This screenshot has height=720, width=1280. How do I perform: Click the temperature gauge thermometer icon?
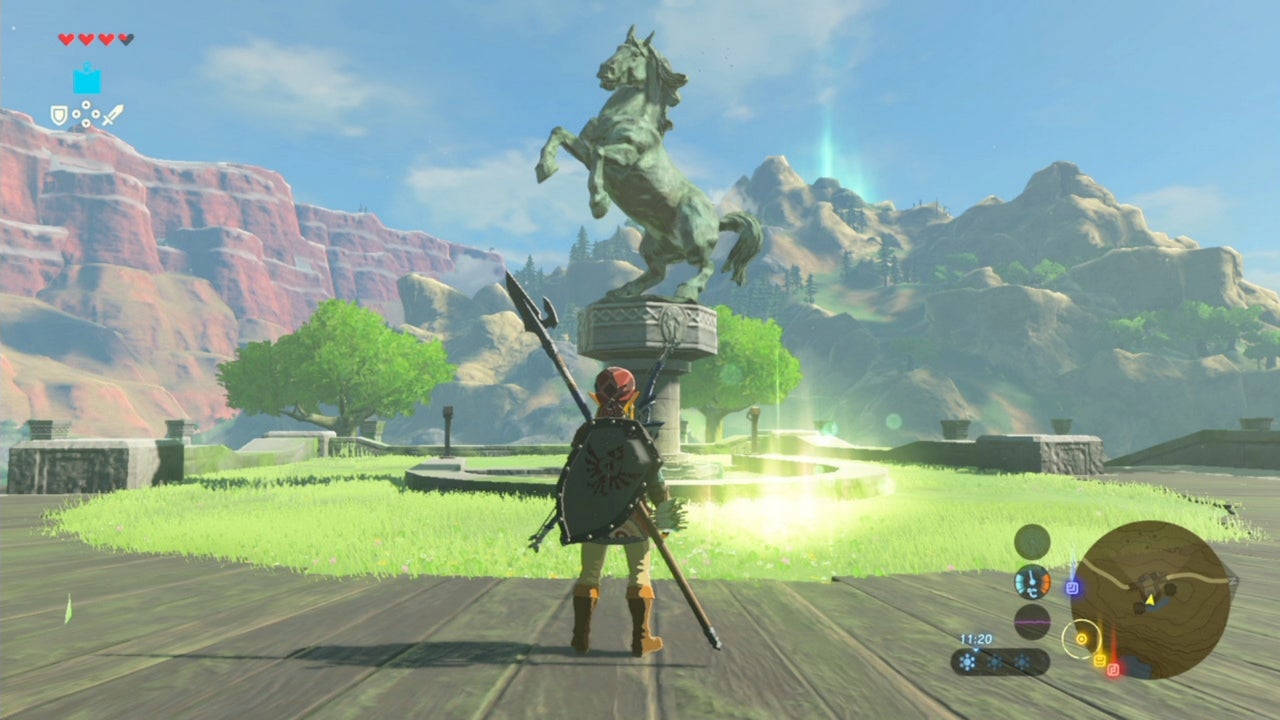coord(1032,580)
